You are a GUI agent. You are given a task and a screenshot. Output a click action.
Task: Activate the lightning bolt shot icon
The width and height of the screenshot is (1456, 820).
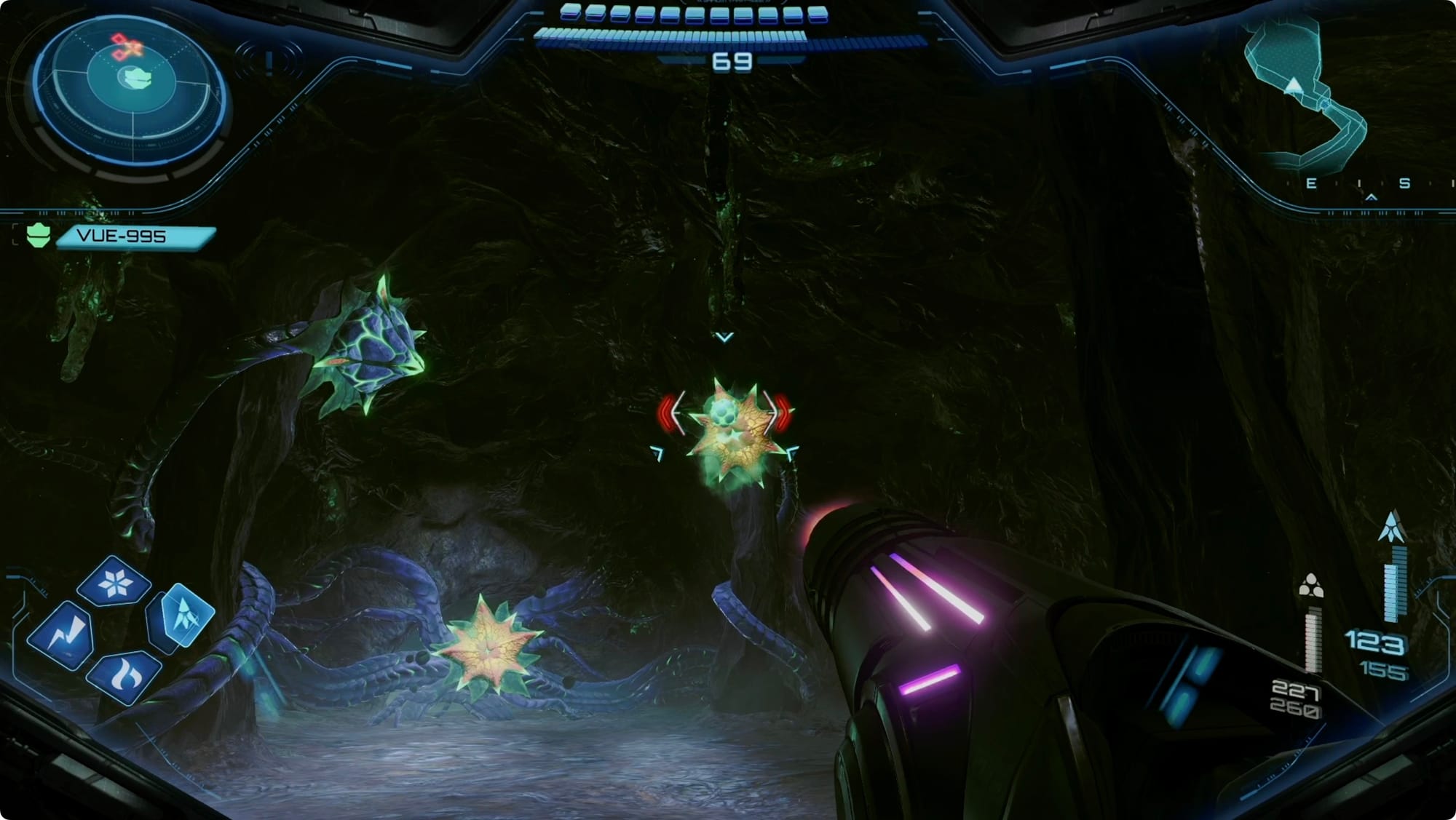62,635
